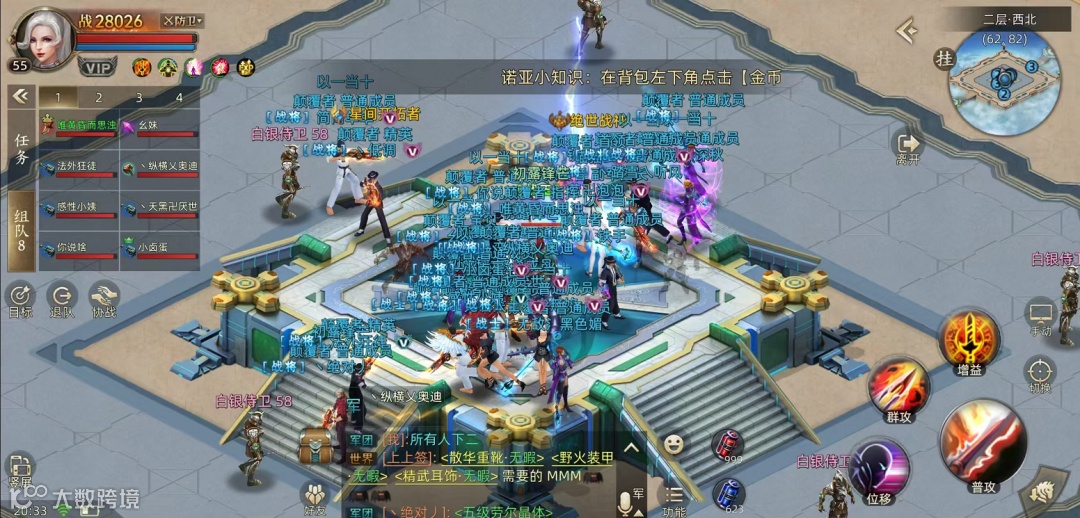Activate the 协战 assist button

(104, 298)
